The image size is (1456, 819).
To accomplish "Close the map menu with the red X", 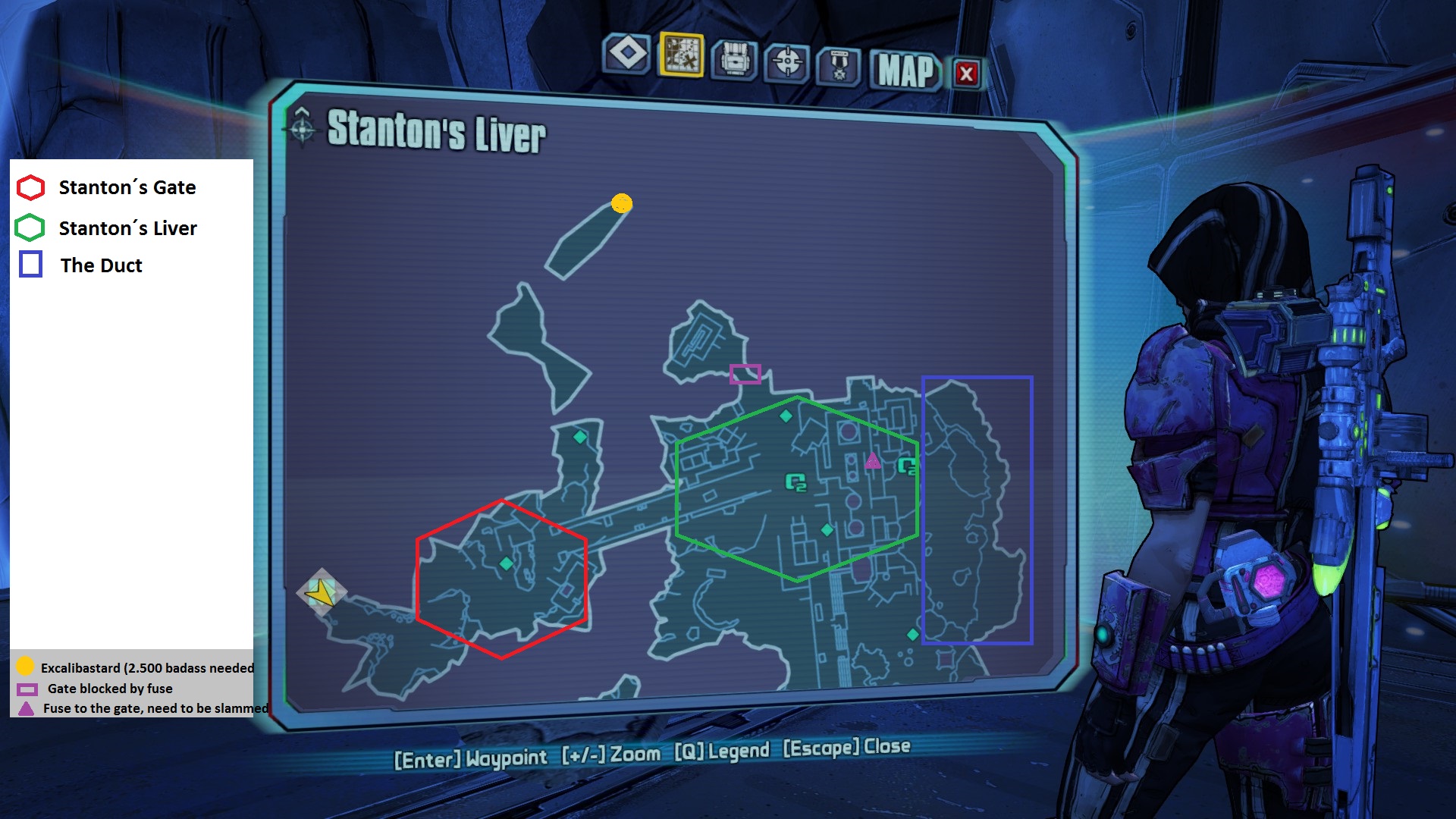I will (x=966, y=74).
